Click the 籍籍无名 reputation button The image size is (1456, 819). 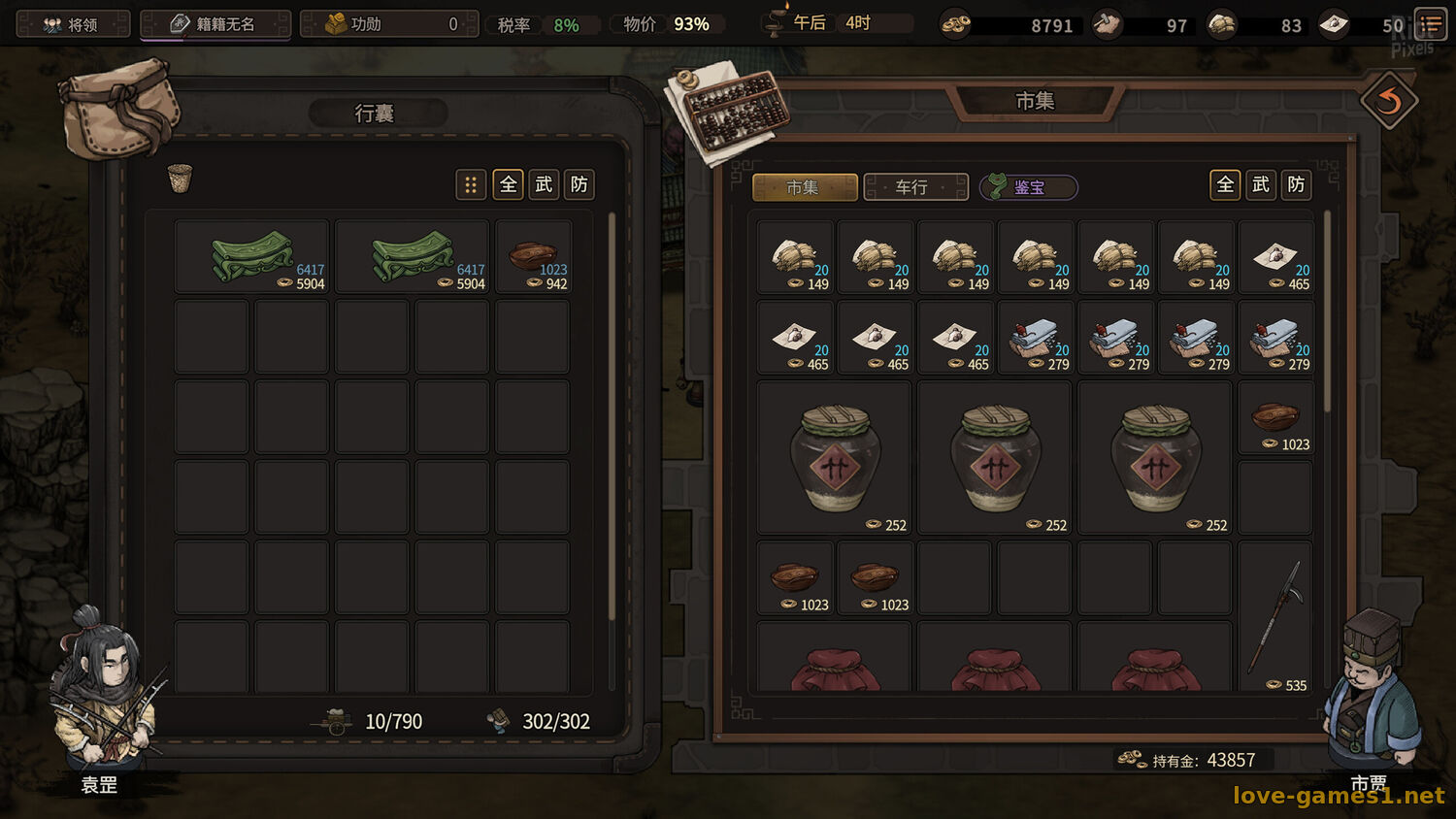215,24
